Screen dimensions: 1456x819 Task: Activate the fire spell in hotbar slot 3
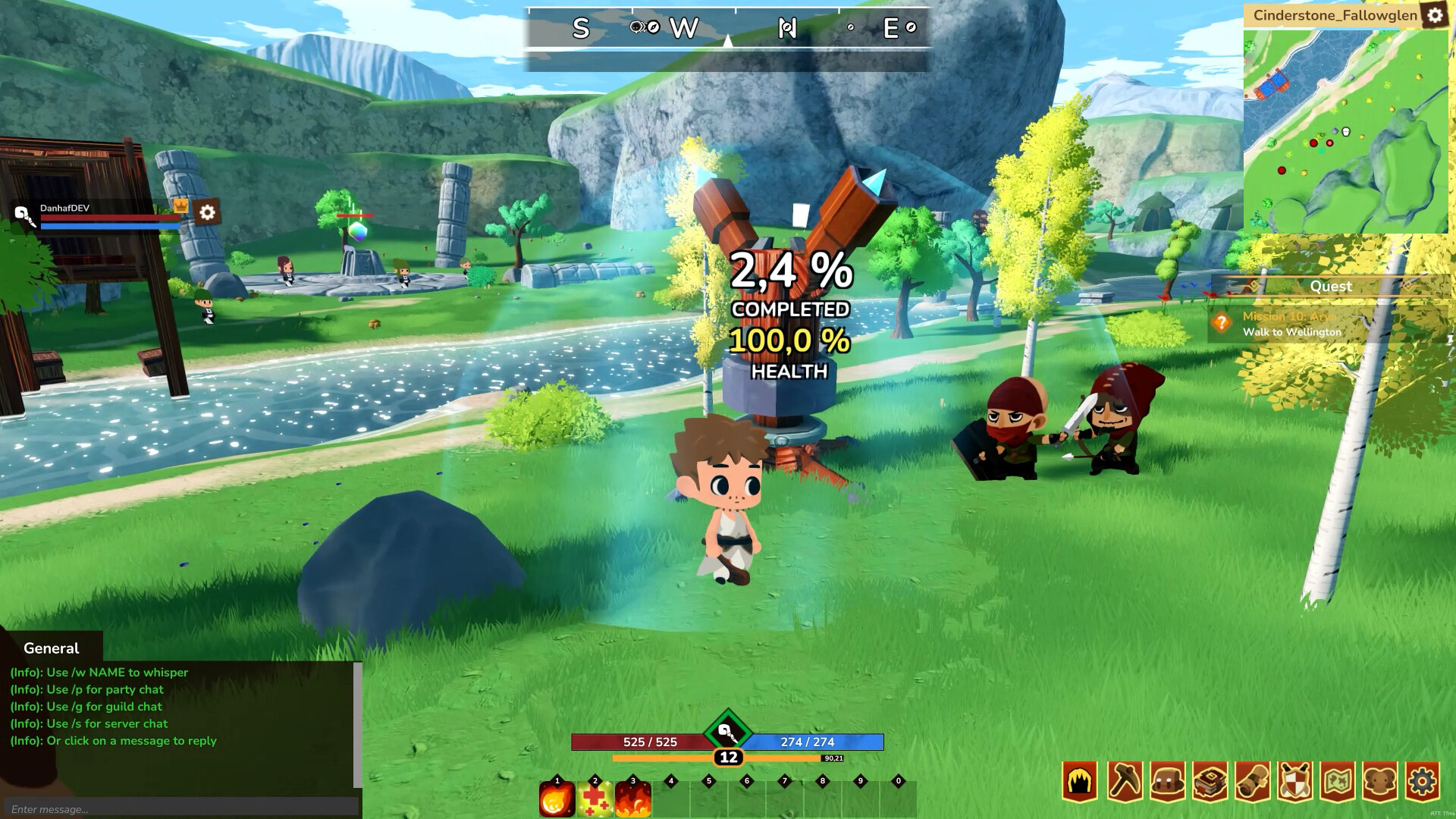coord(632,800)
